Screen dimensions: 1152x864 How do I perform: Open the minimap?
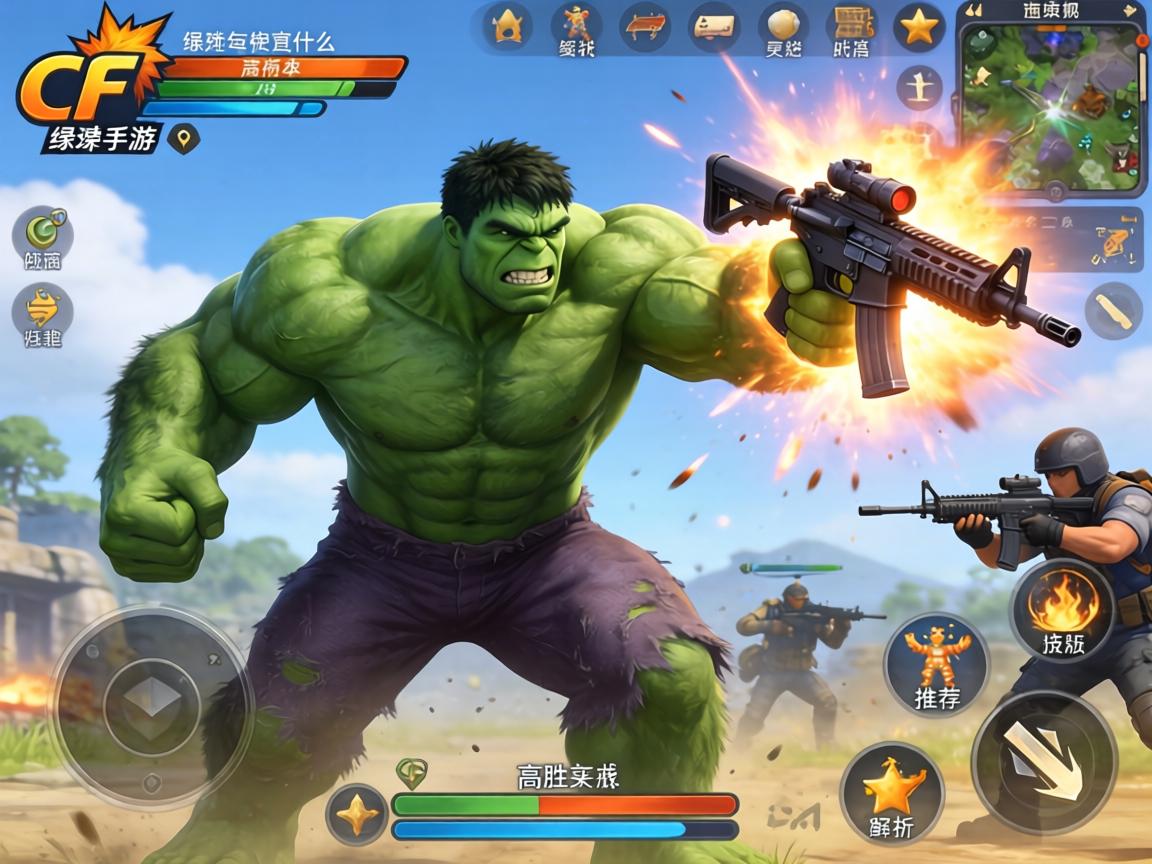pos(1053,107)
